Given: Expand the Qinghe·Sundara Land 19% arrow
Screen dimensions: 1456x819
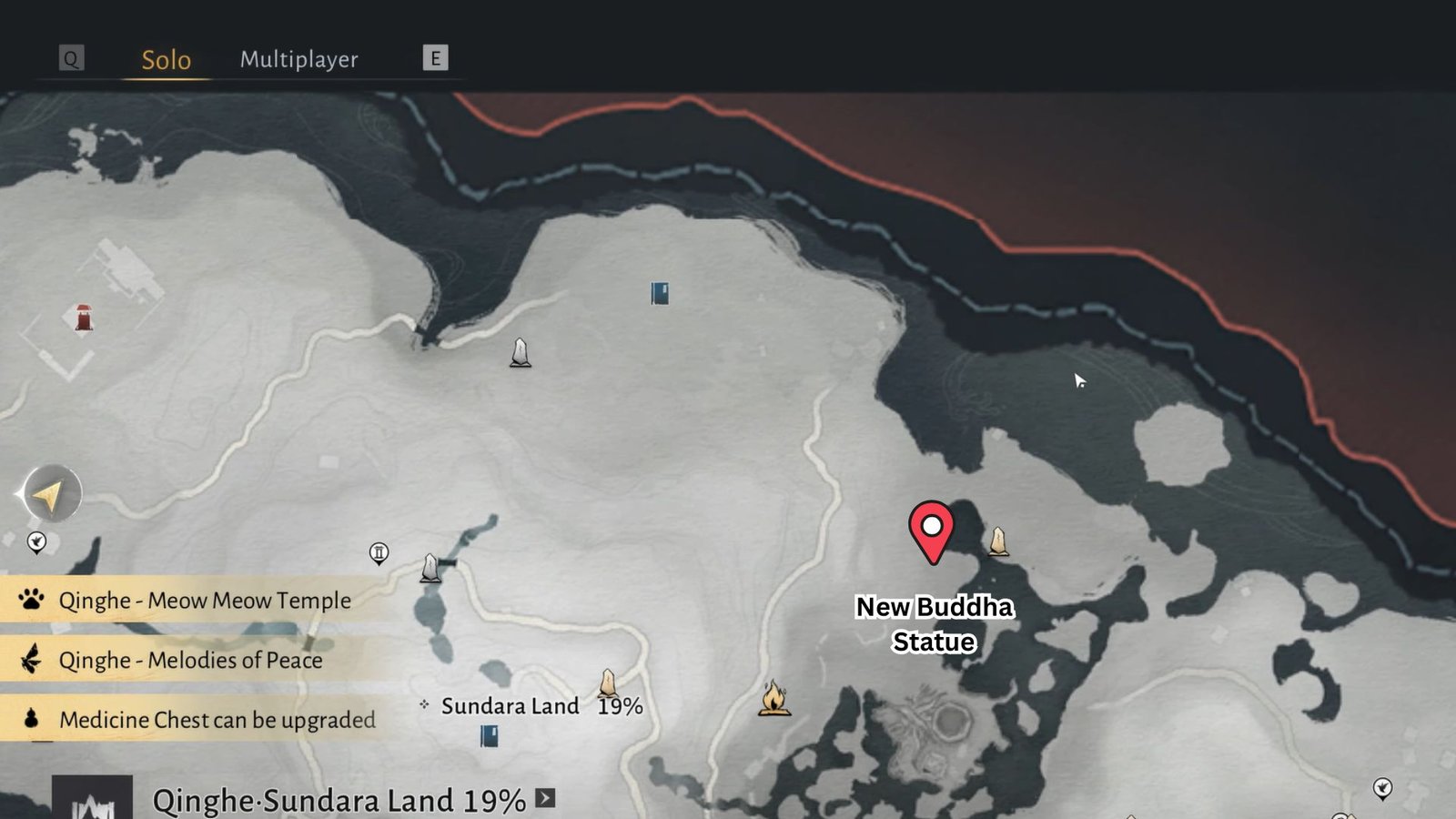Looking at the screenshot, I should 545,798.
